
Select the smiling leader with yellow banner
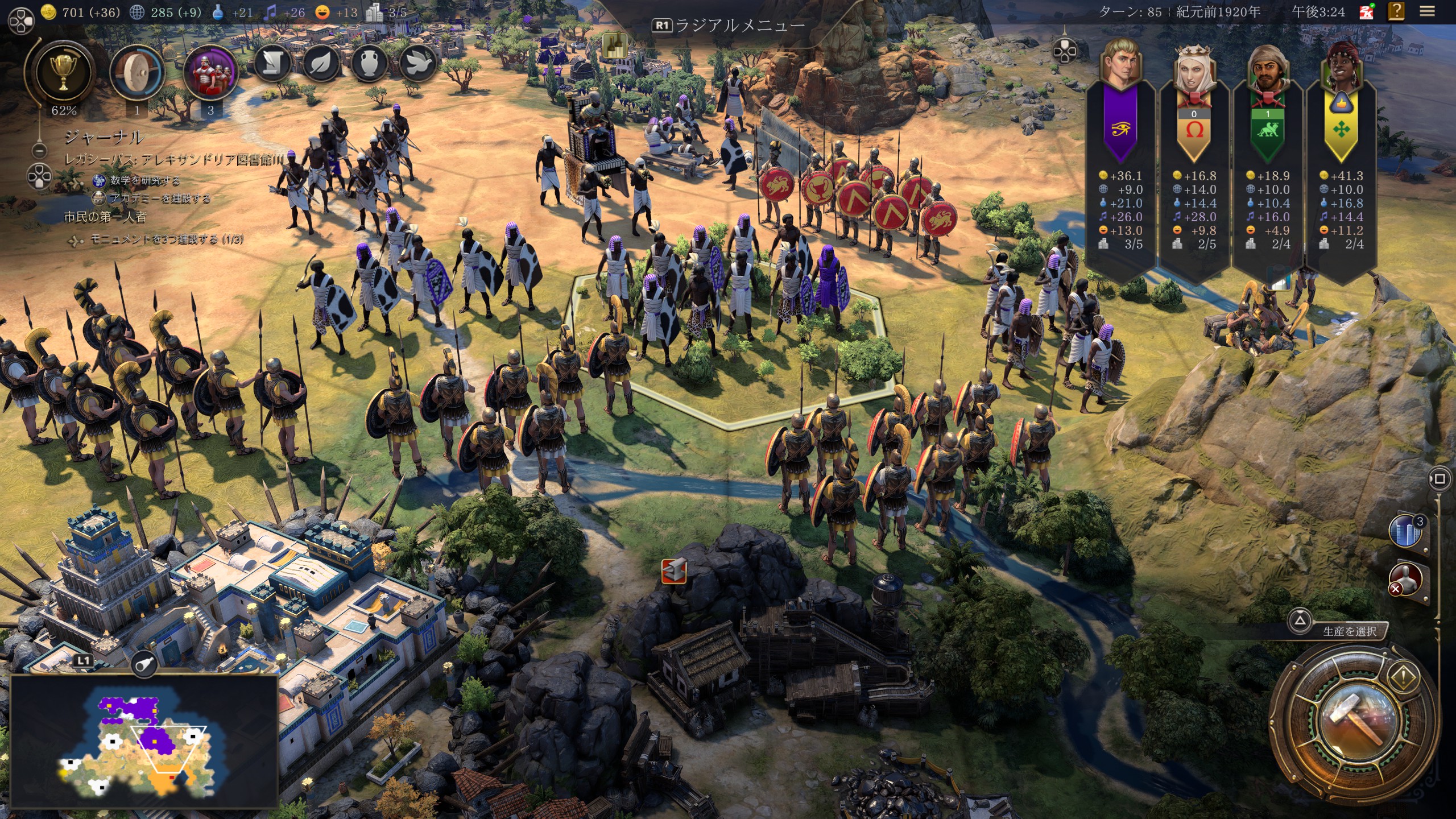coord(1341,68)
